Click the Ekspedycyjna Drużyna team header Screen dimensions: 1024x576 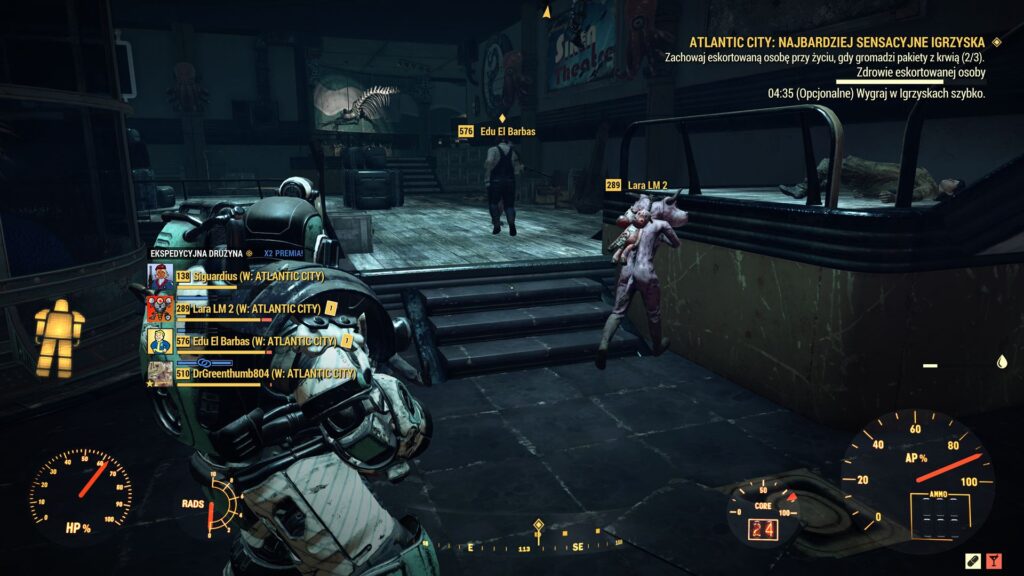coord(200,254)
